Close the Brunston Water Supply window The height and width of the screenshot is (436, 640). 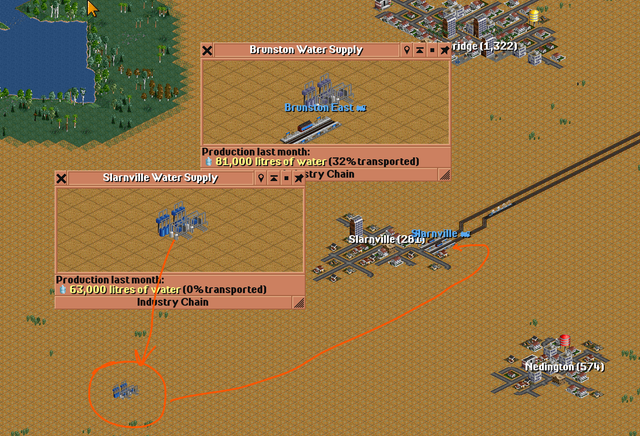(208, 50)
